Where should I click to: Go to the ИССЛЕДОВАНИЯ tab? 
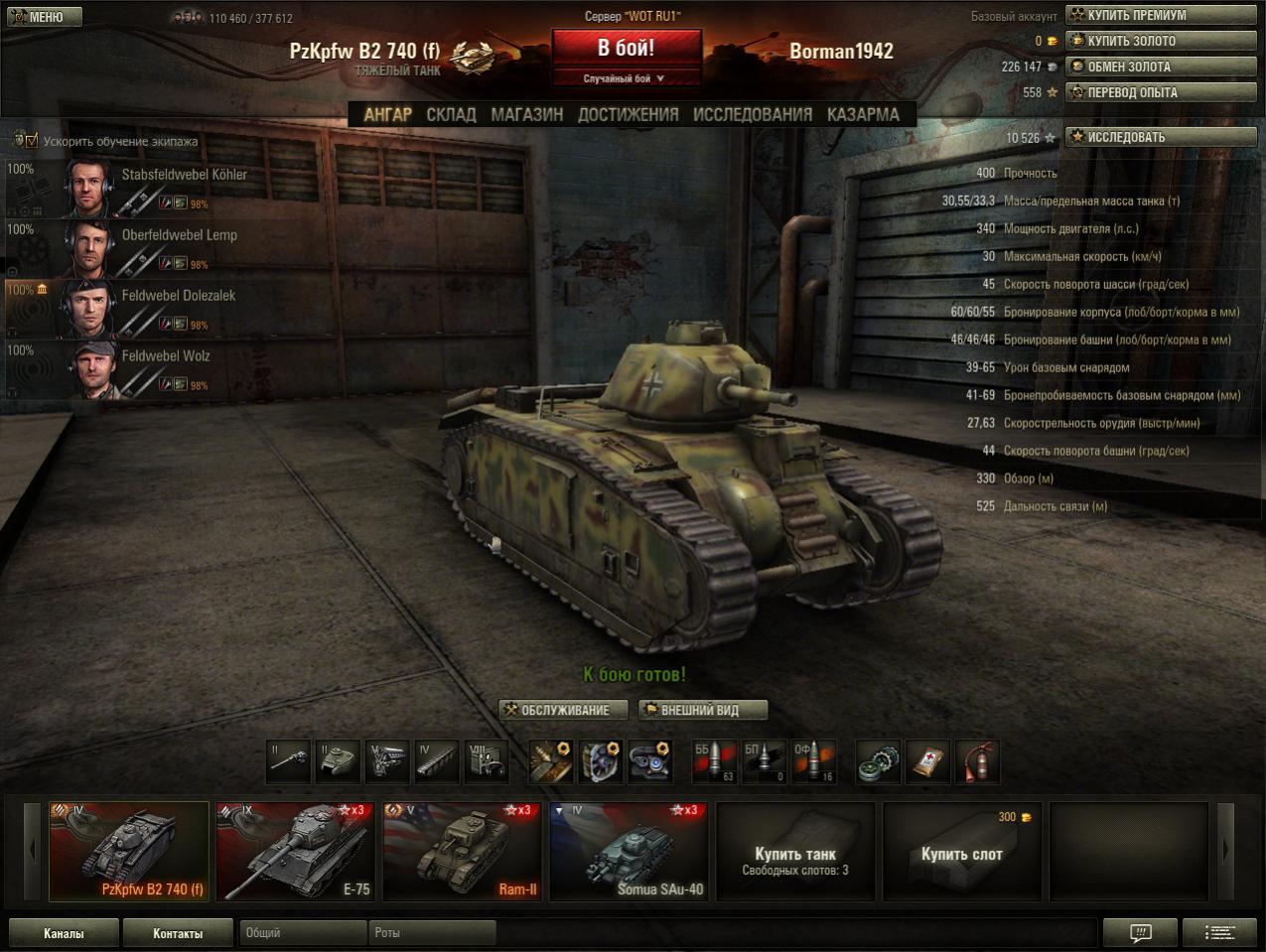752,115
